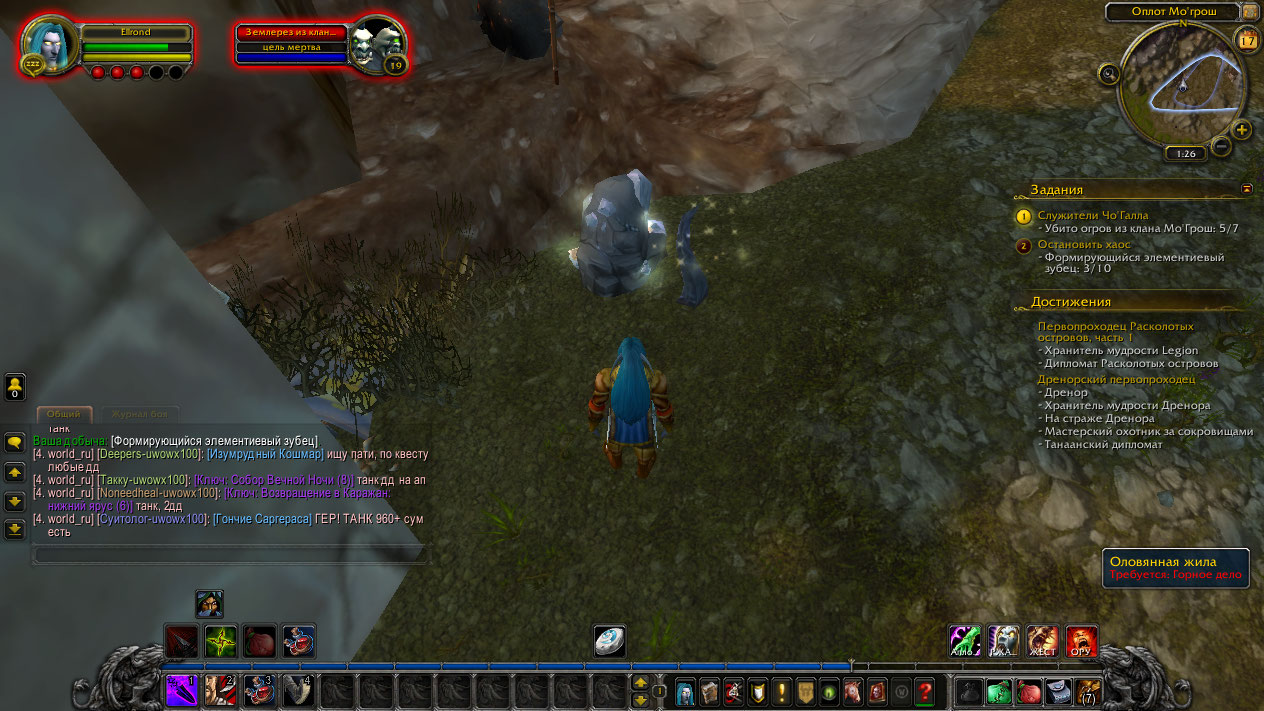Viewport: 1264px width, 711px height.
Task: Select the dead ogre target portrait
Action: 376,44
